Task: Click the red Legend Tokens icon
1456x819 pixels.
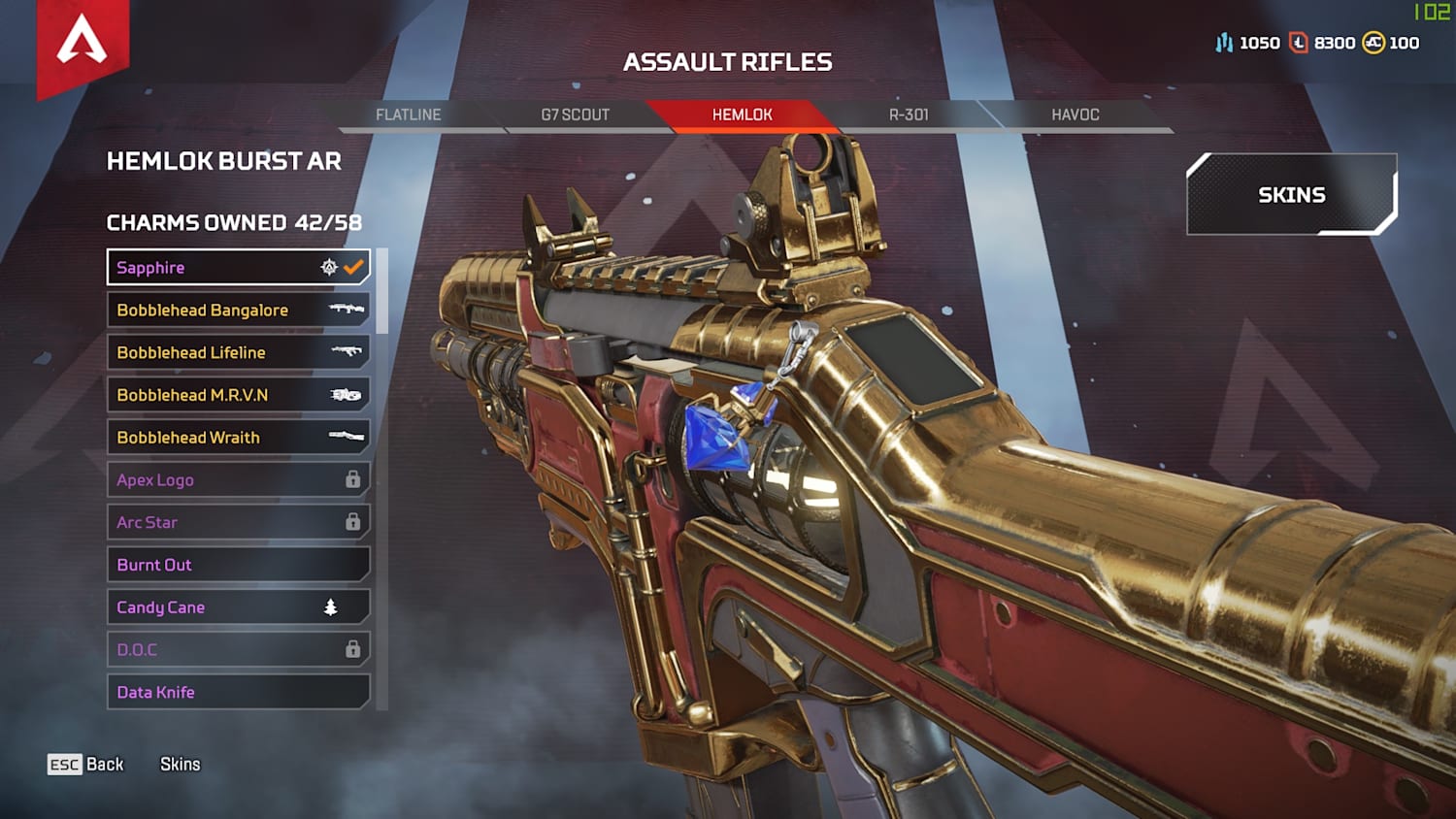Action: tap(1301, 43)
